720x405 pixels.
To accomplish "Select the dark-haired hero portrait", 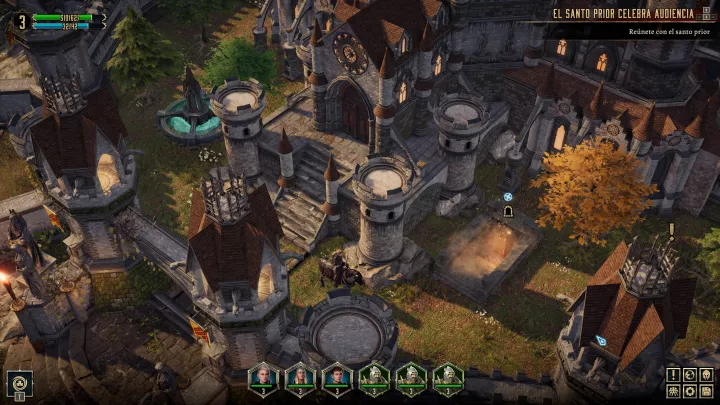I will click(x=337, y=377).
